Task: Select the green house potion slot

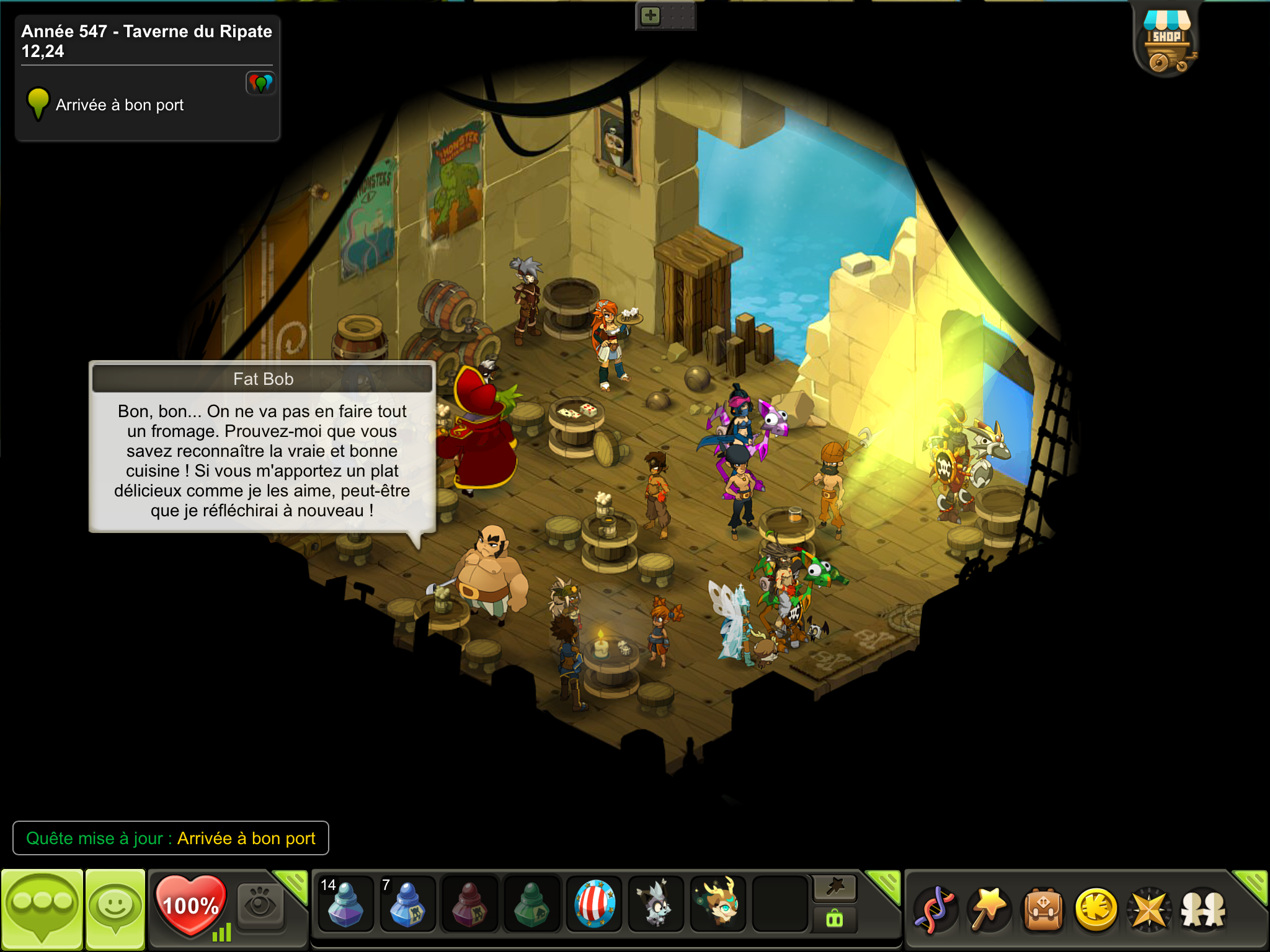Action: 531,904
